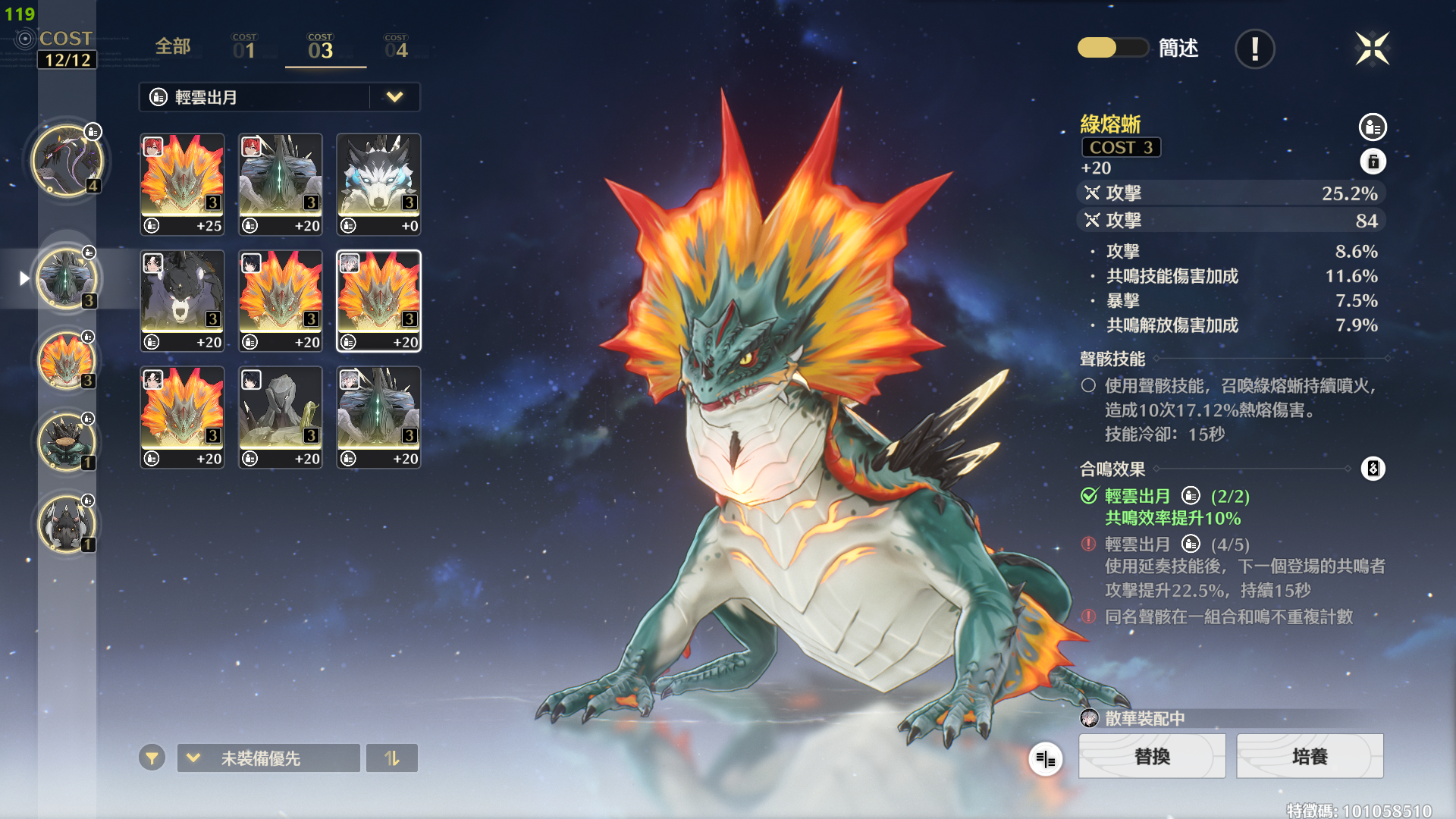Open the sonata effect detail icon
Screen dimensions: 1456x819
(x=1373, y=469)
